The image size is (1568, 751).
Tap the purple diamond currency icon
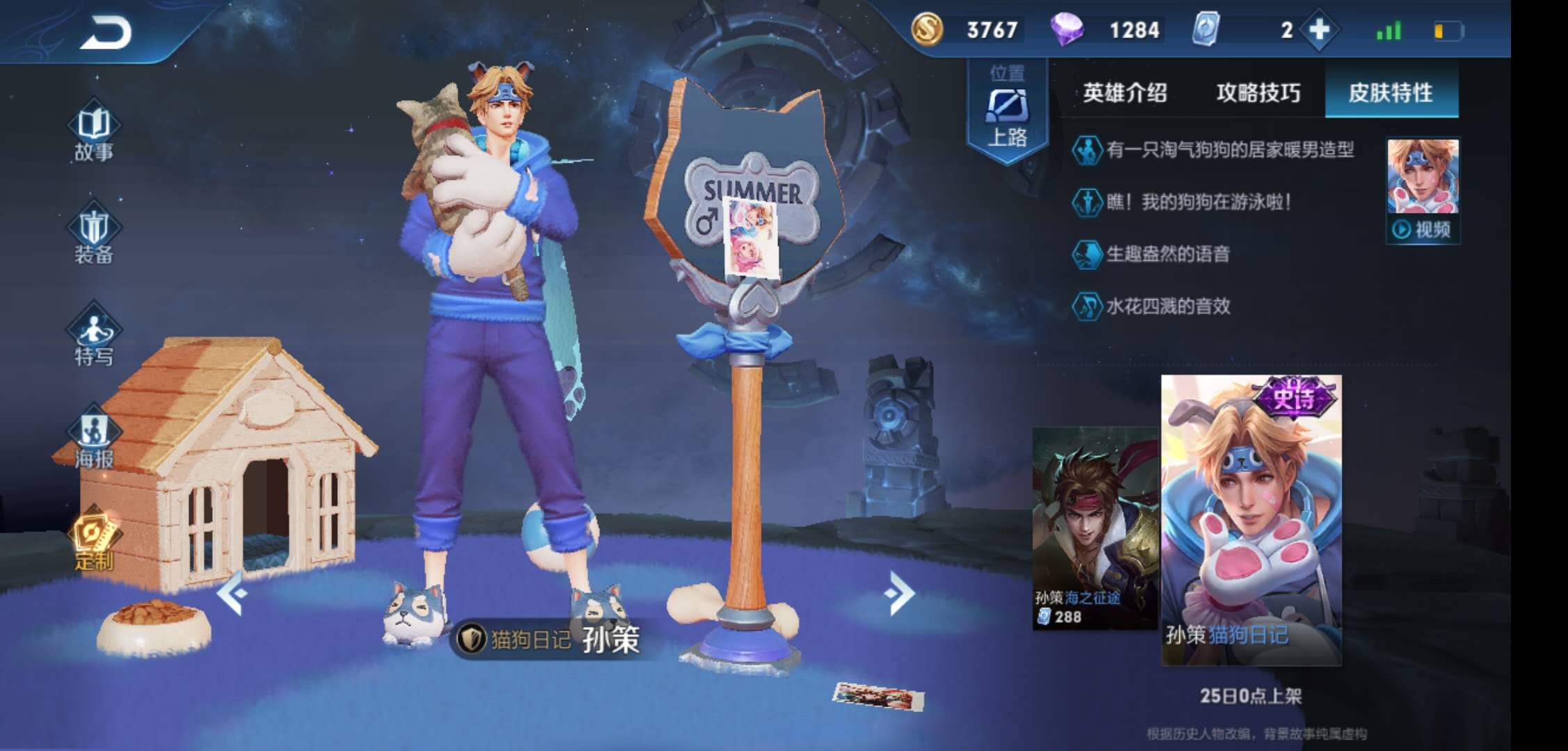tap(1067, 30)
